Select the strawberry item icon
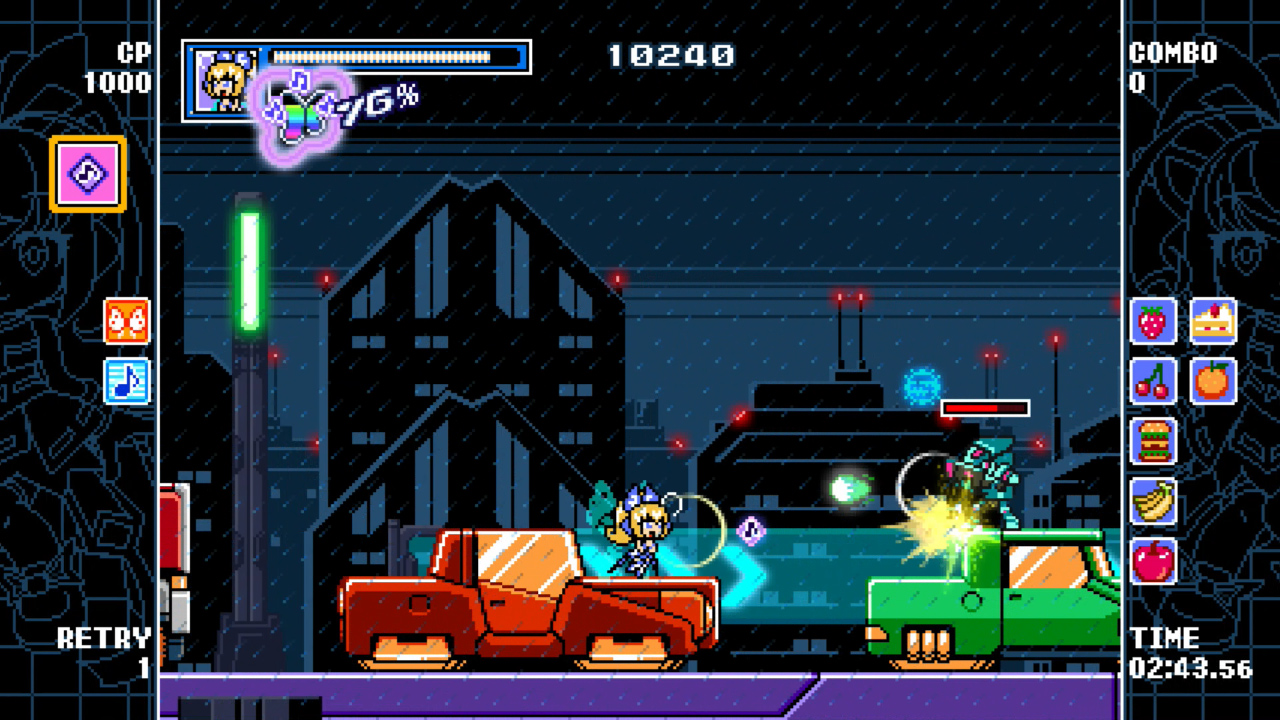1280x720 pixels. point(1152,323)
